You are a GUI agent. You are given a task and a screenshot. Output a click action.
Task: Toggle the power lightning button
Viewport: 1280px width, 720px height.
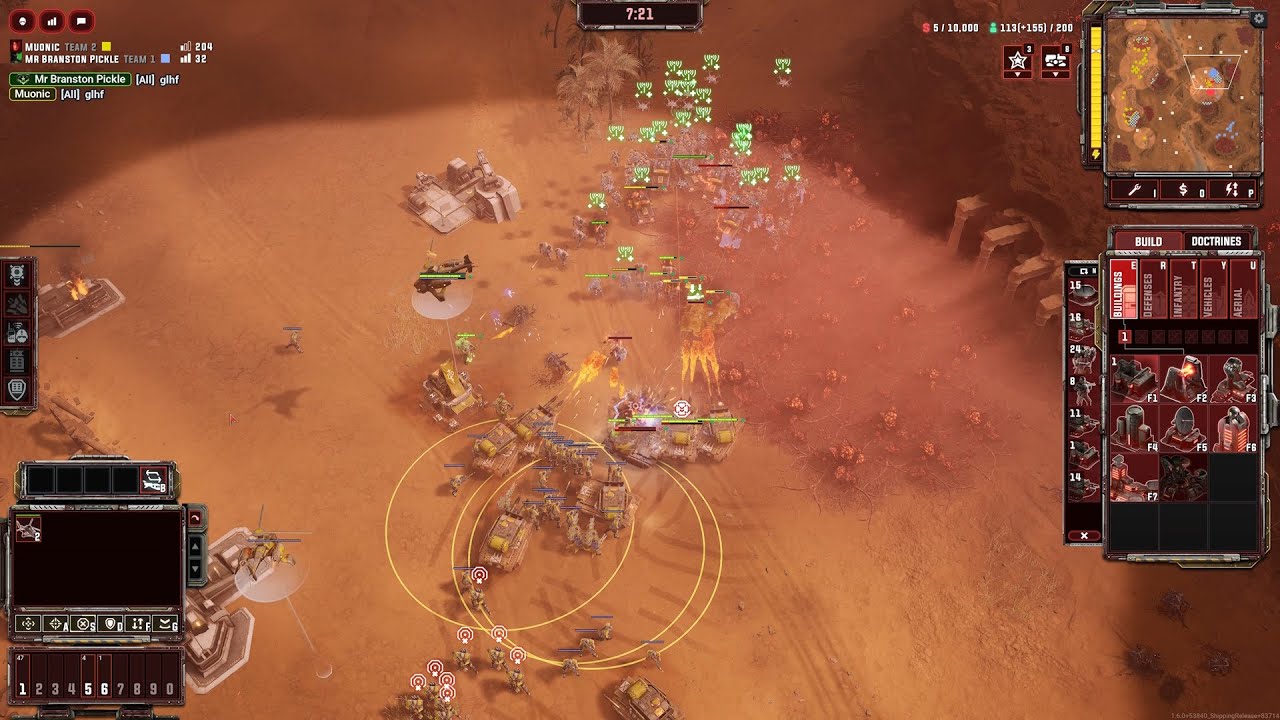click(1232, 189)
